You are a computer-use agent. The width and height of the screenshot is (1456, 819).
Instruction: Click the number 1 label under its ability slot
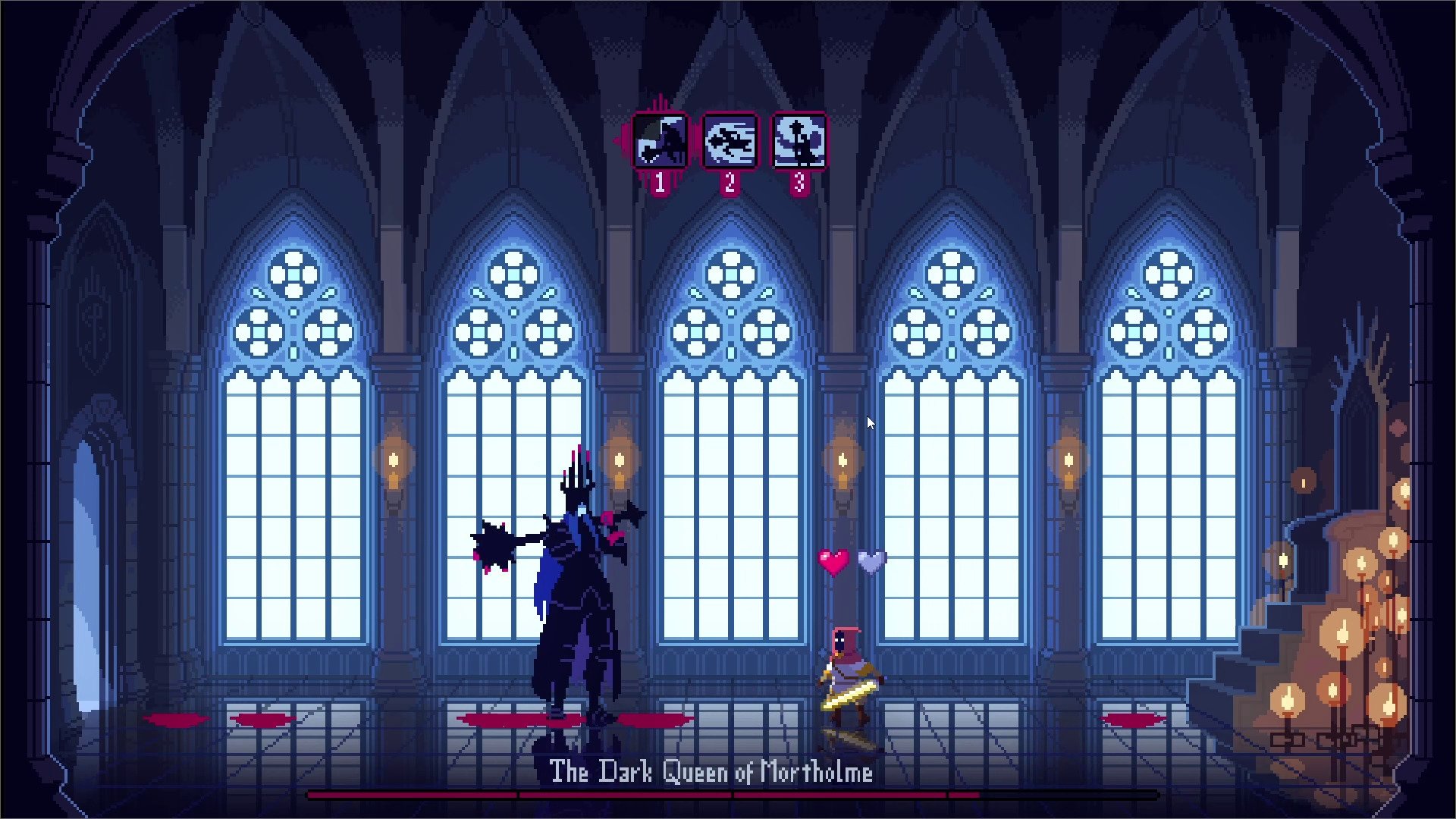click(x=659, y=180)
